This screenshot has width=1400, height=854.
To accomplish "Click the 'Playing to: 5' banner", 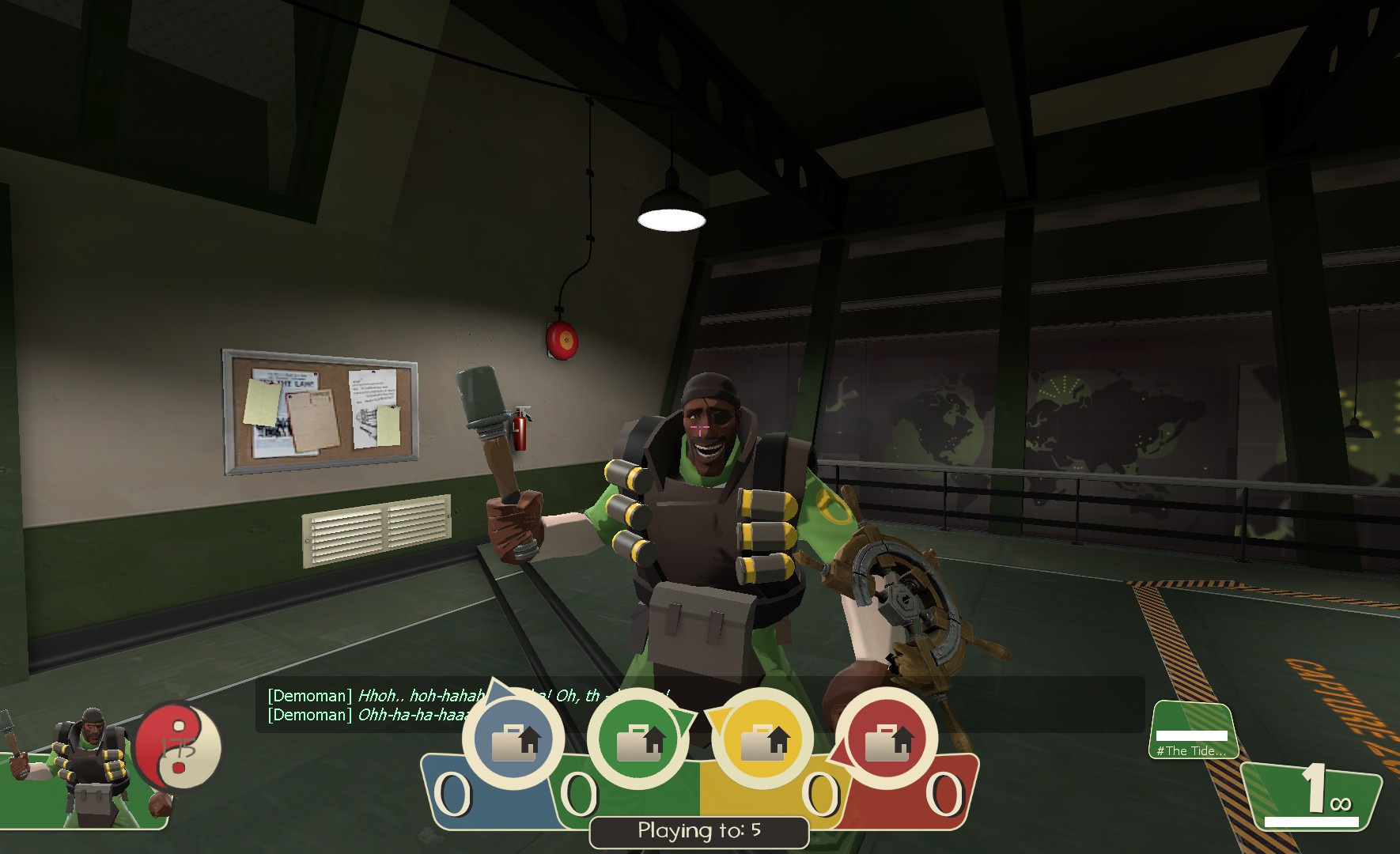I will tap(698, 831).
